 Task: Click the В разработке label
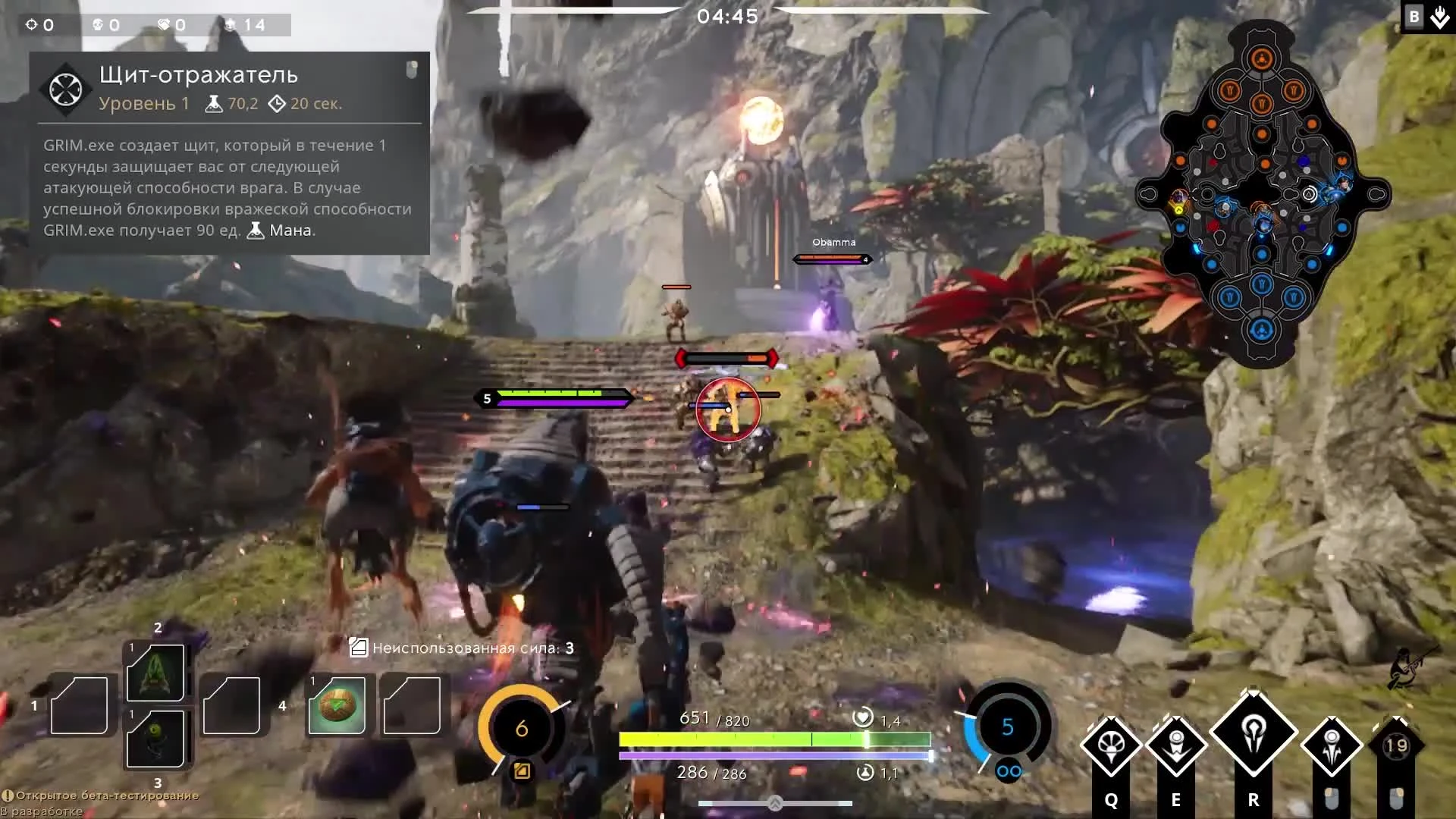[42, 809]
